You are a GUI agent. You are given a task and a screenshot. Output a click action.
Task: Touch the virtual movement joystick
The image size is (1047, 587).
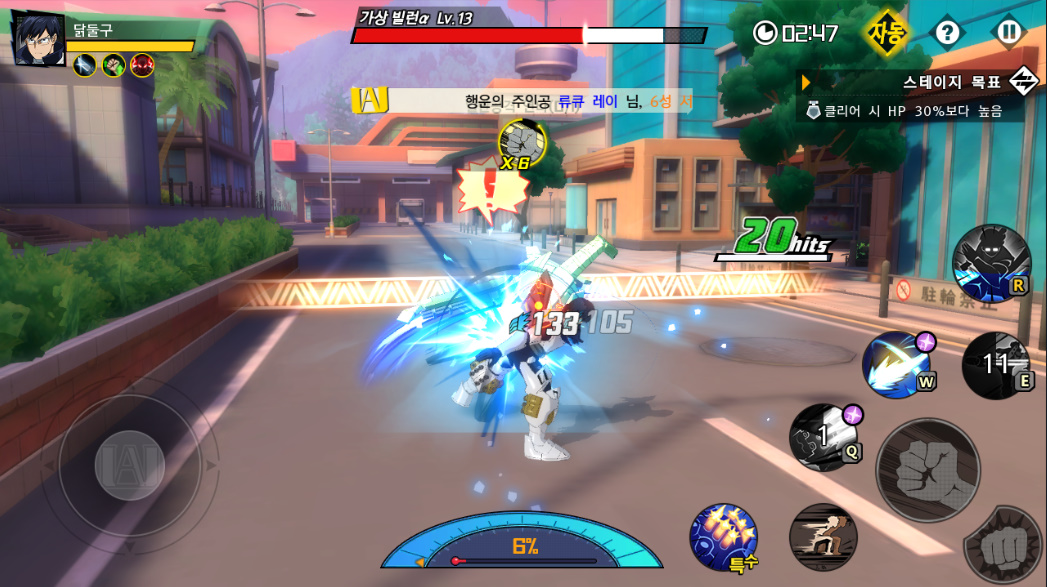click(x=130, y=465)
